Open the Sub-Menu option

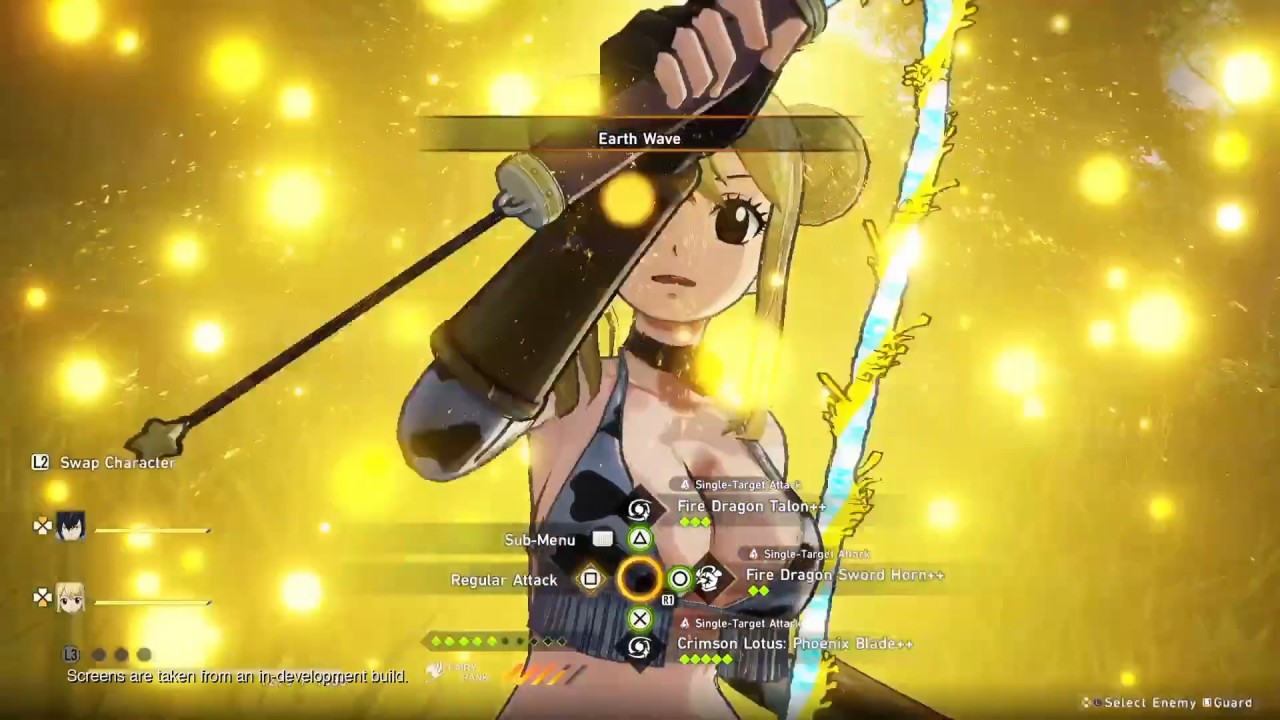tap(540, 540)
